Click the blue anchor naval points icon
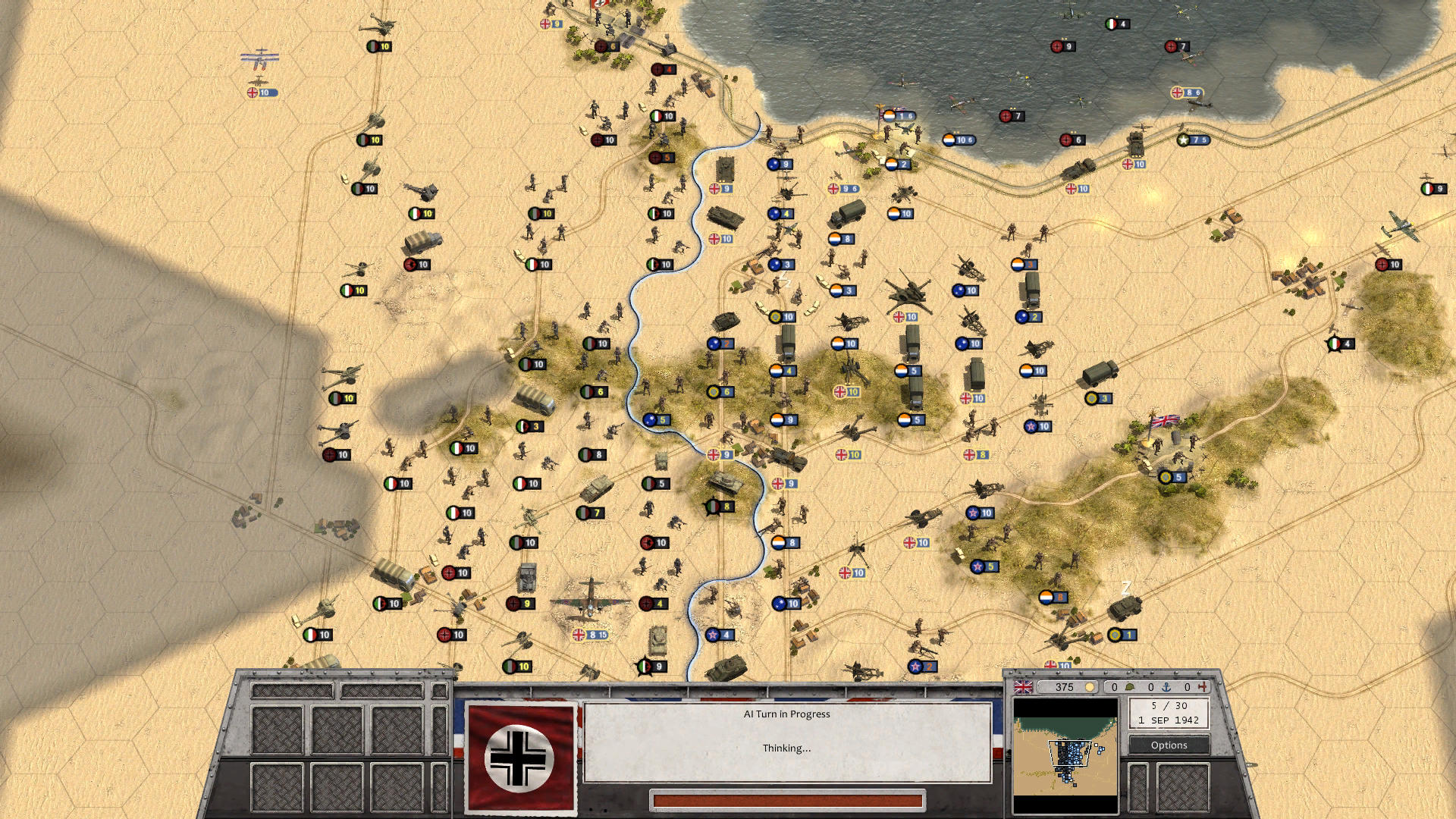This screenshot has height=819, width=1456. pyautogui.click(x=1166, y=686)
